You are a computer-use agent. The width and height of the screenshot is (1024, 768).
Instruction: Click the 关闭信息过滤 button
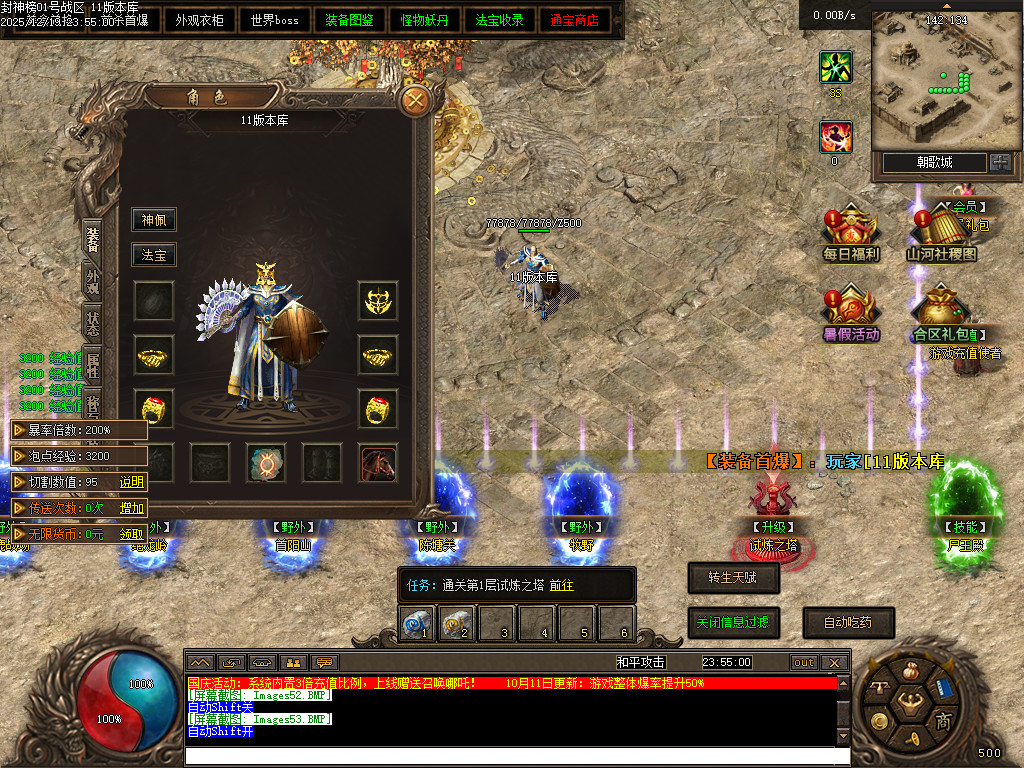click(x=733, y=622)
